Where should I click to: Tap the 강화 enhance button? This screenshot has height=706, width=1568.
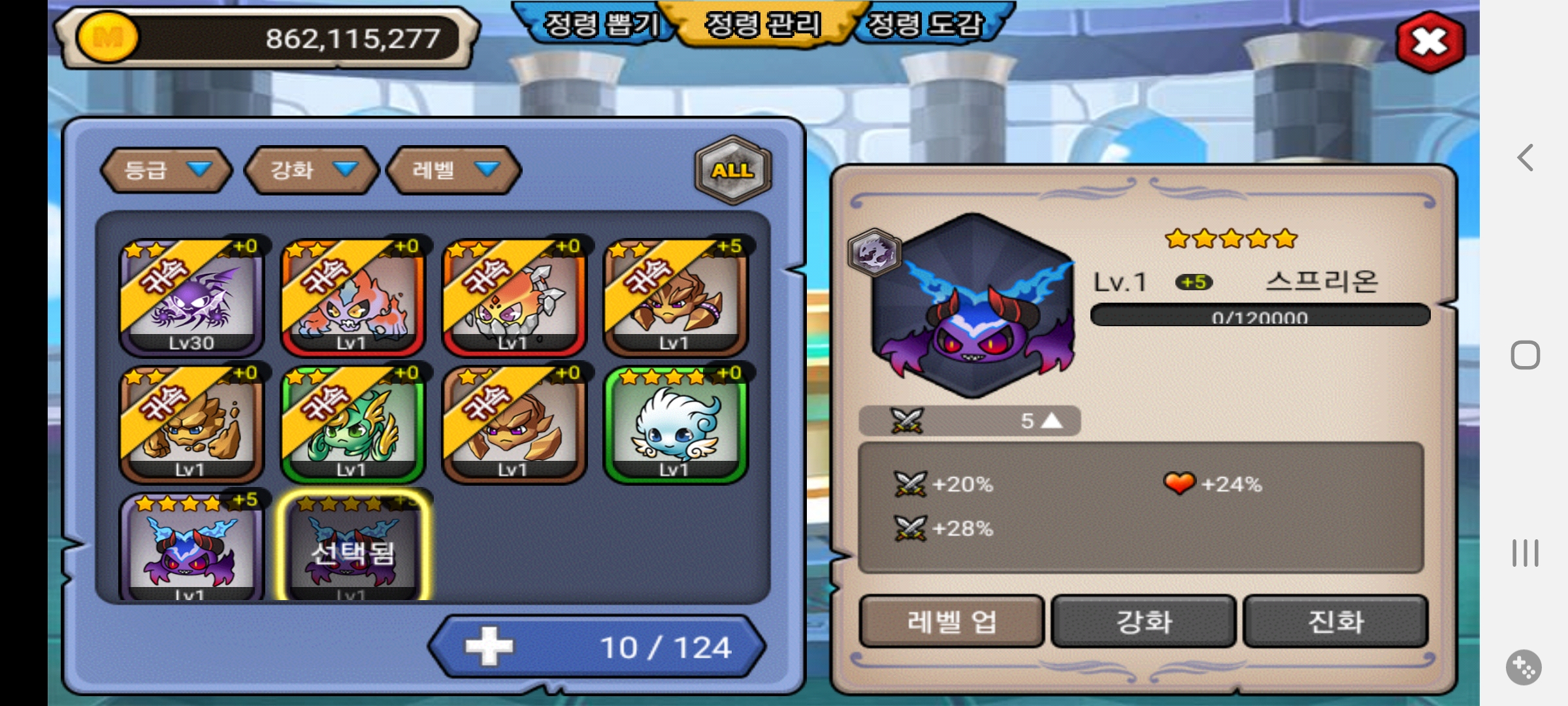[x=1143, y=621]
